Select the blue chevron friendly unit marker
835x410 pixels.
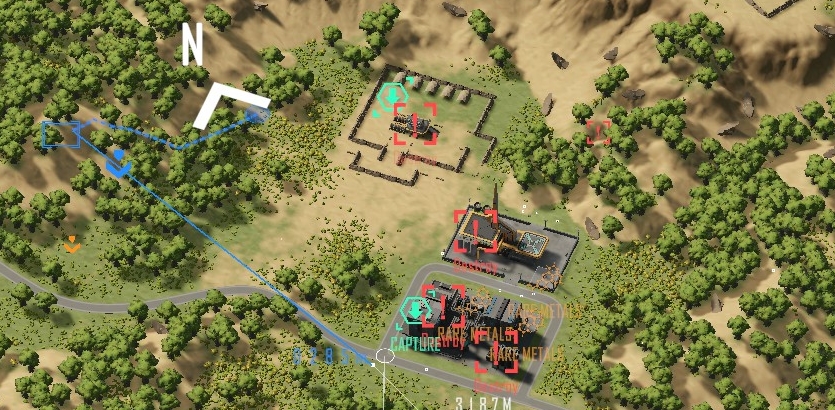(x=120, y=162)
